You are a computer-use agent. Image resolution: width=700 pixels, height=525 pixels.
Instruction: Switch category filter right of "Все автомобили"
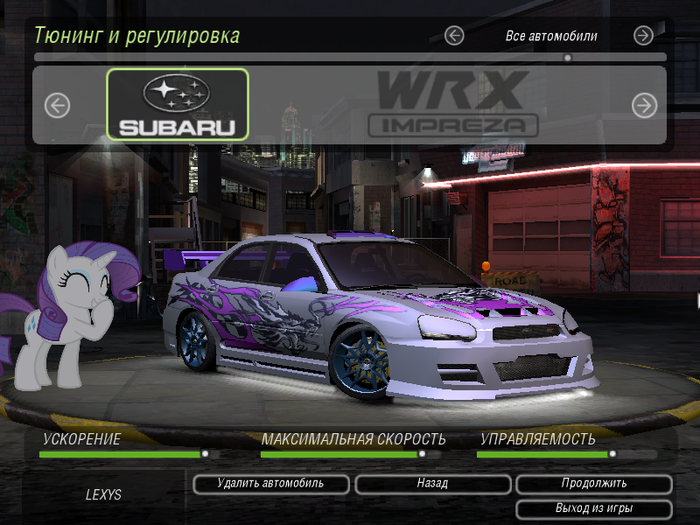coord(644,36)
